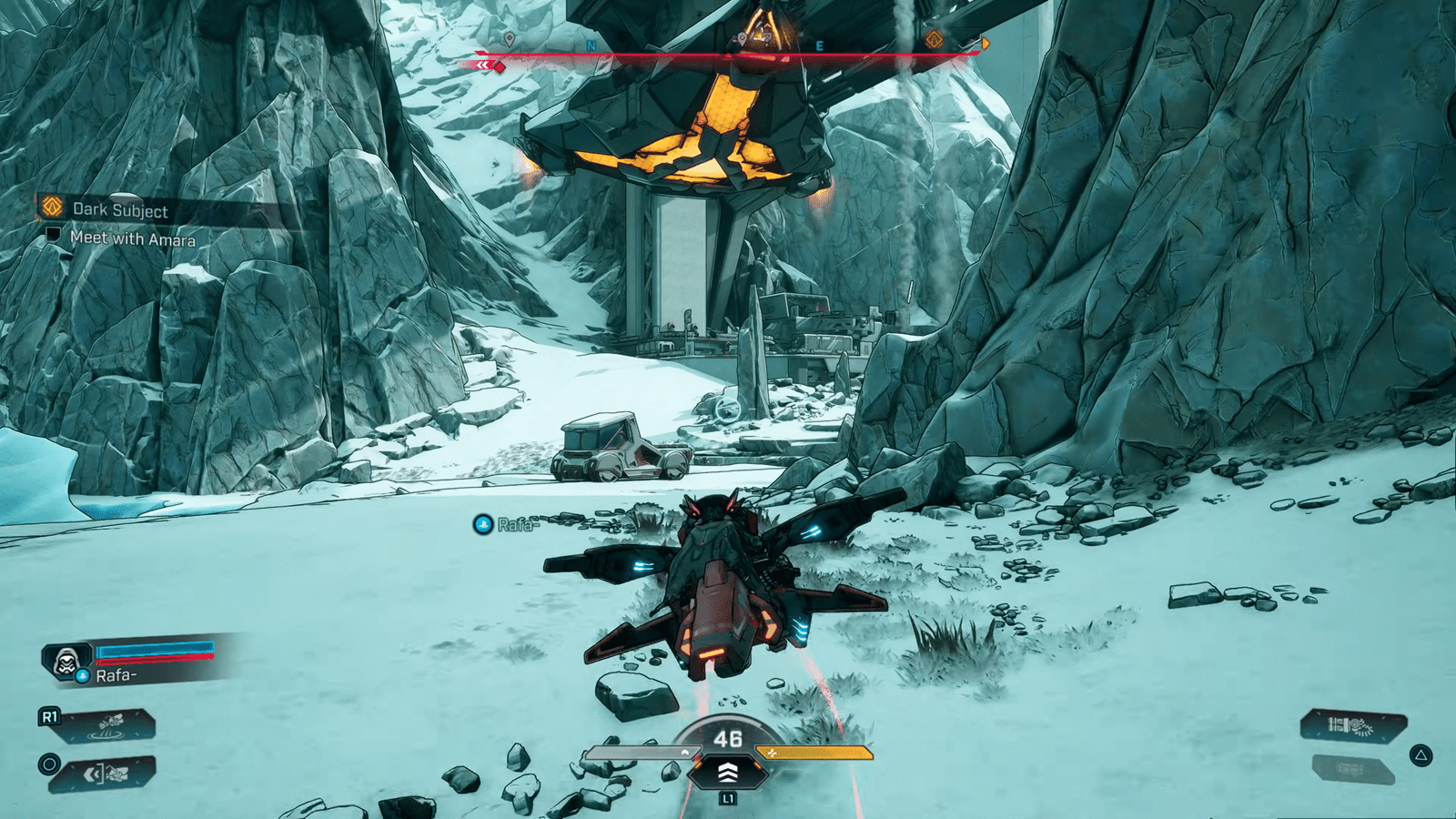Click the Rafa- hooded character portrait
1456x819 pixels.
pyautogui.click(x=66, y=661)
